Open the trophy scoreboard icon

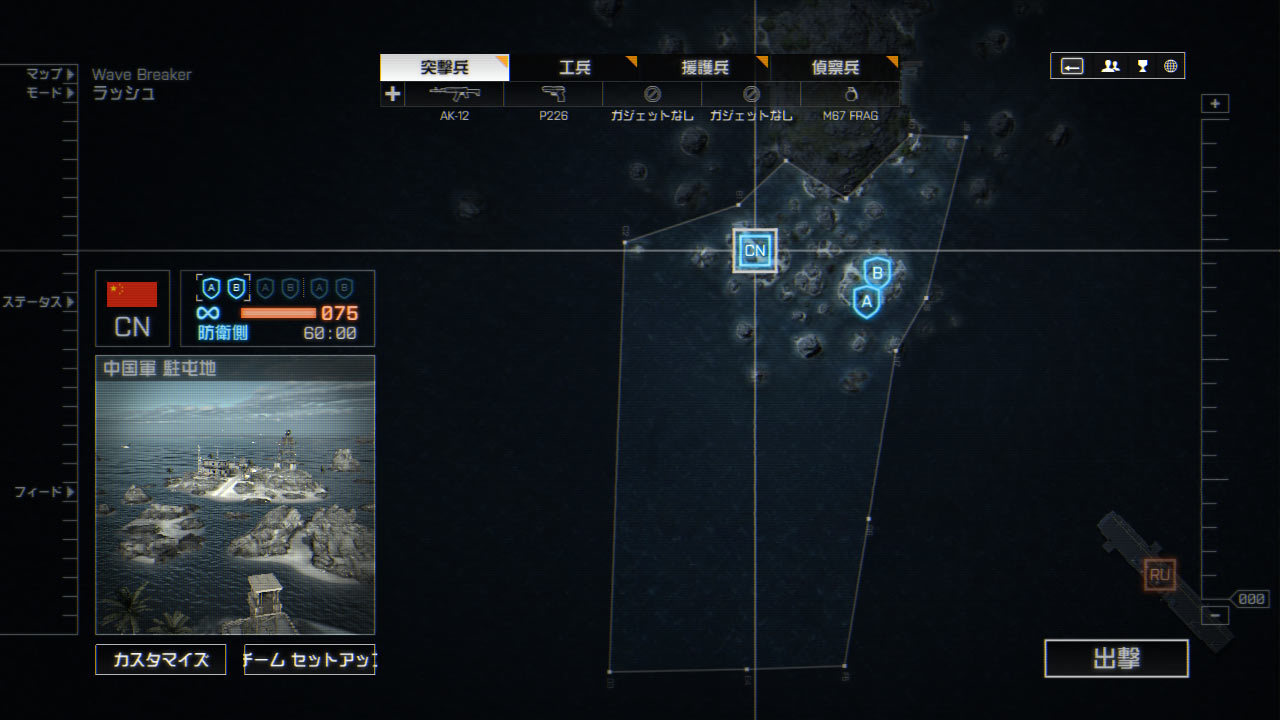(x=1142, y=66)
